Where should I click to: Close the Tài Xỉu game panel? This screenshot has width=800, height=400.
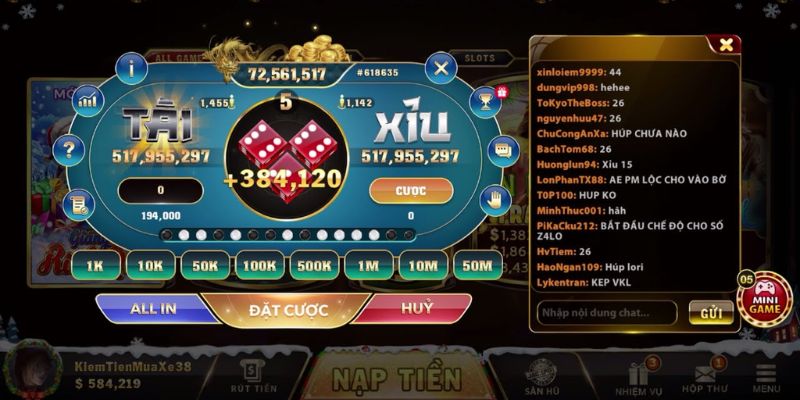pyautogui.click(x=441, y=68)
